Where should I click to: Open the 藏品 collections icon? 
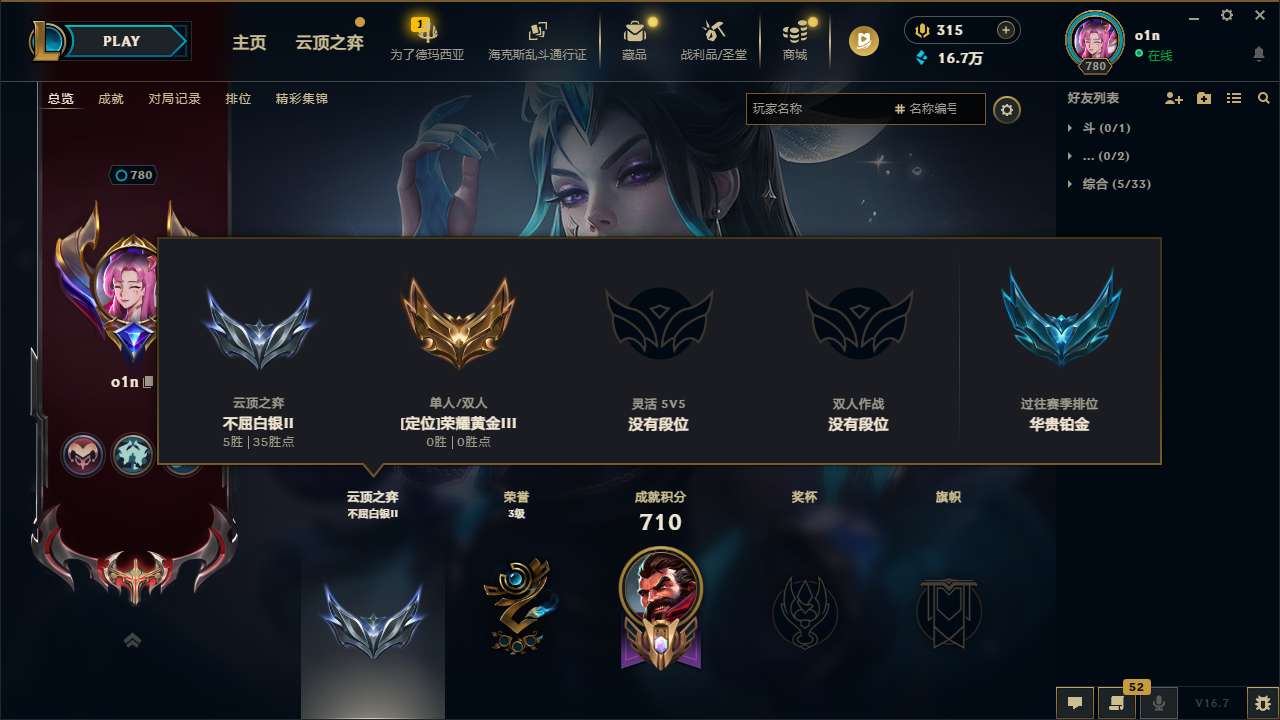click(635, 35)
